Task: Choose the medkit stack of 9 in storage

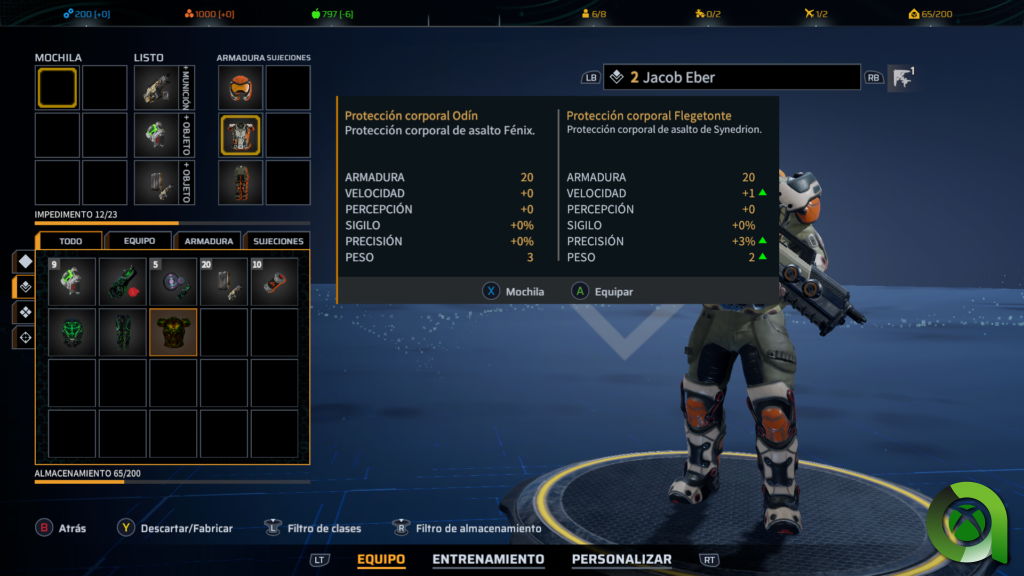Action: pos(72,282)
